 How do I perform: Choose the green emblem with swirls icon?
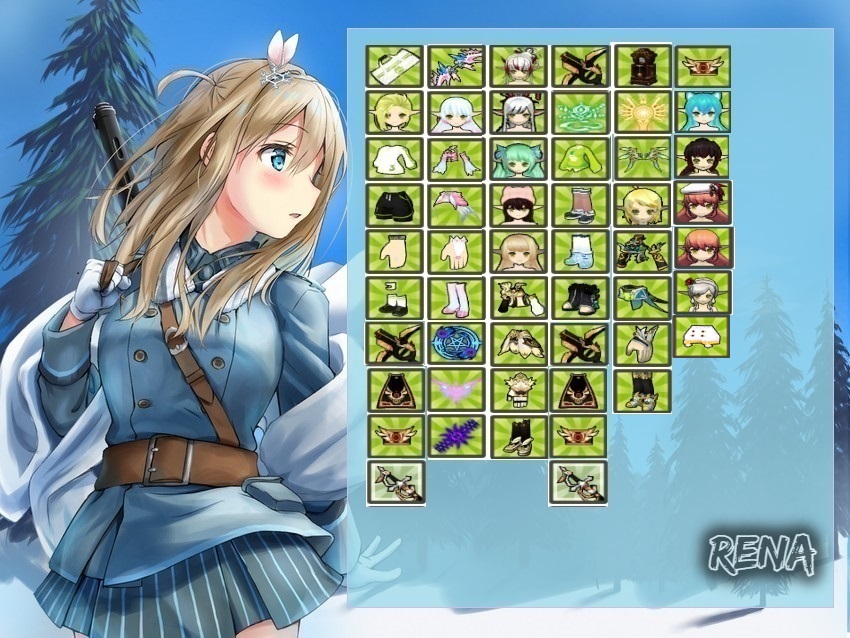580,112
